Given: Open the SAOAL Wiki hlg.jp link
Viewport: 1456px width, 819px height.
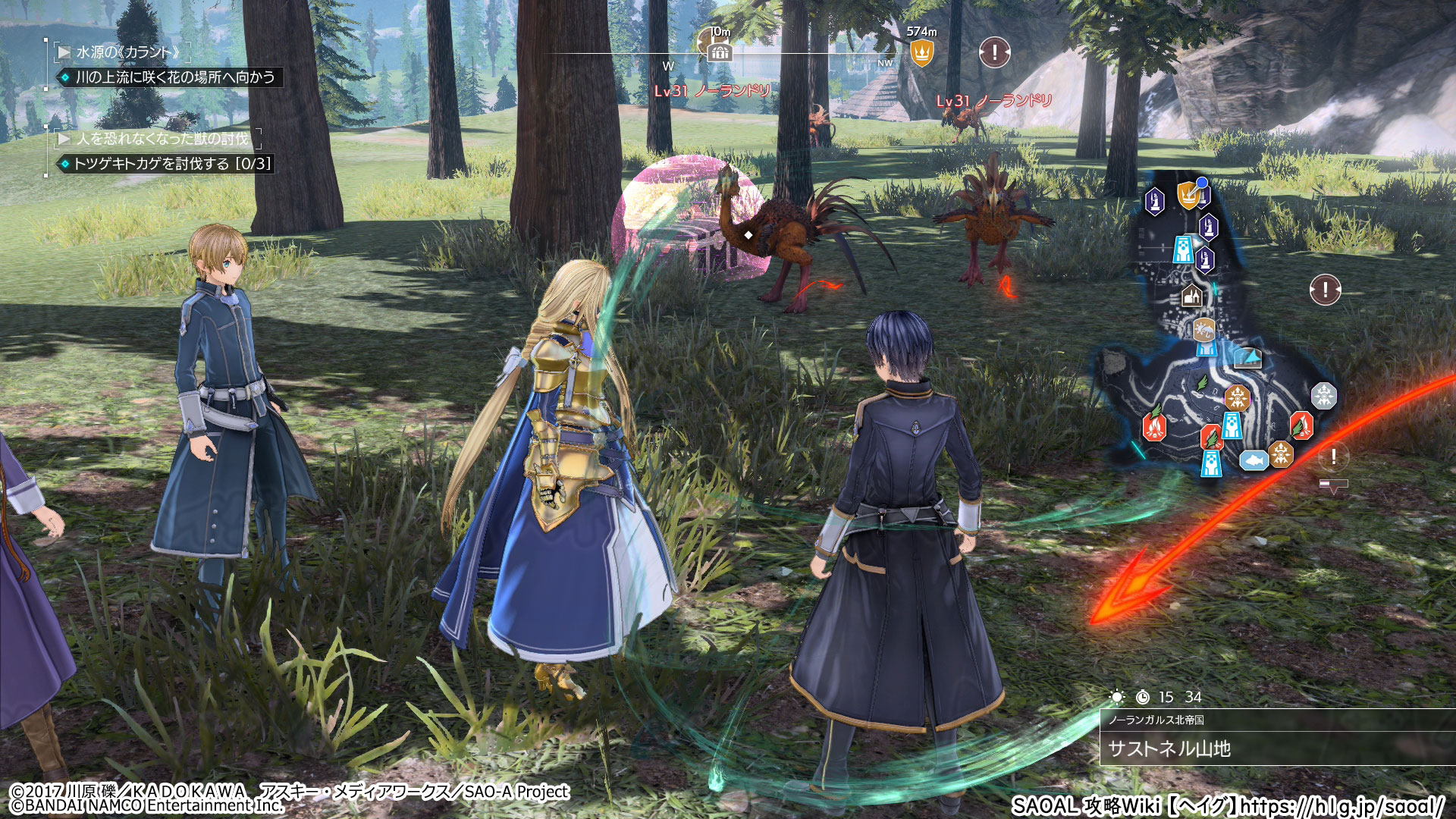Looking at the screenshot, I should pos(1227,805).
